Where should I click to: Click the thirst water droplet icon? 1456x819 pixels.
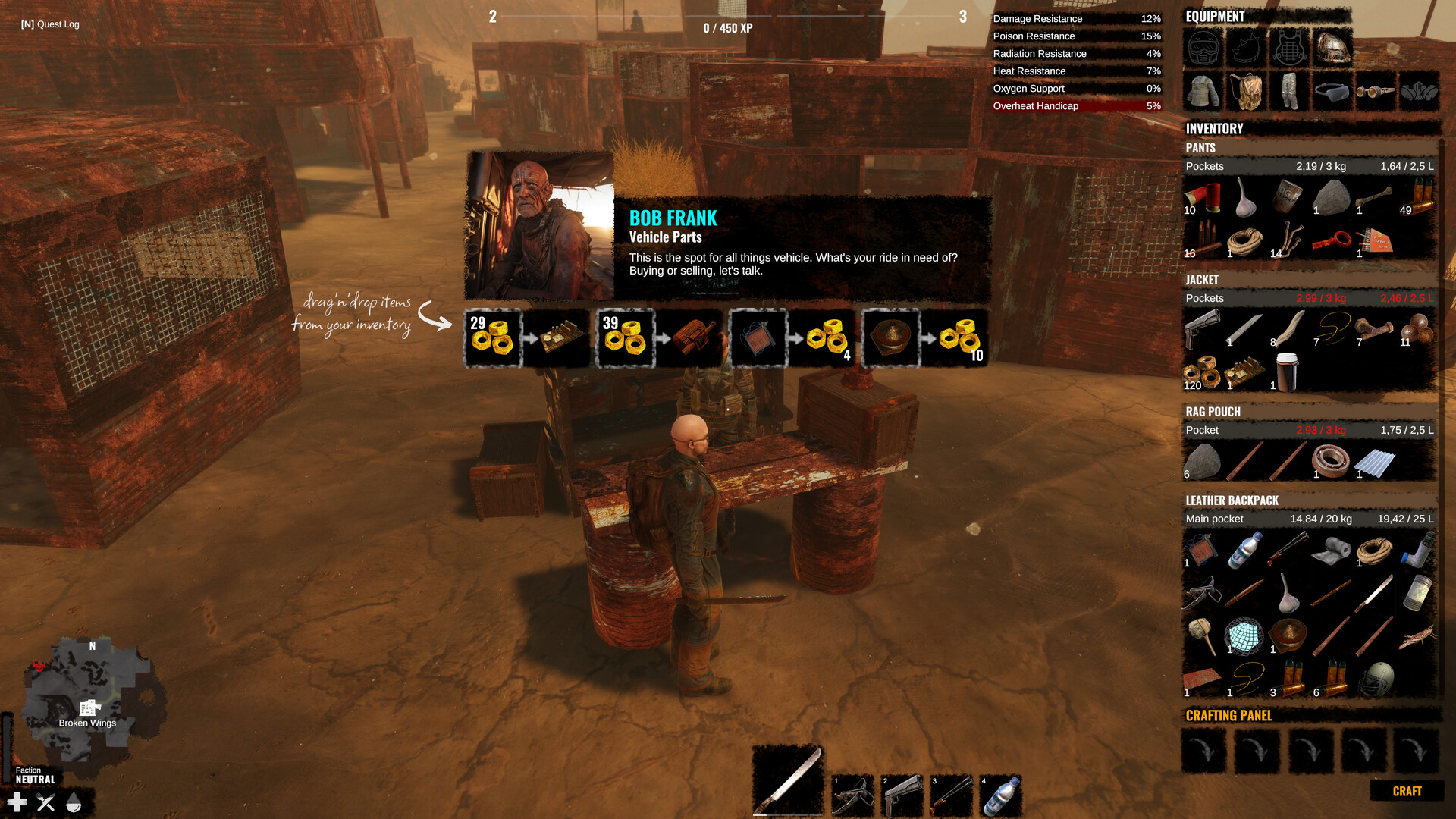74,801
